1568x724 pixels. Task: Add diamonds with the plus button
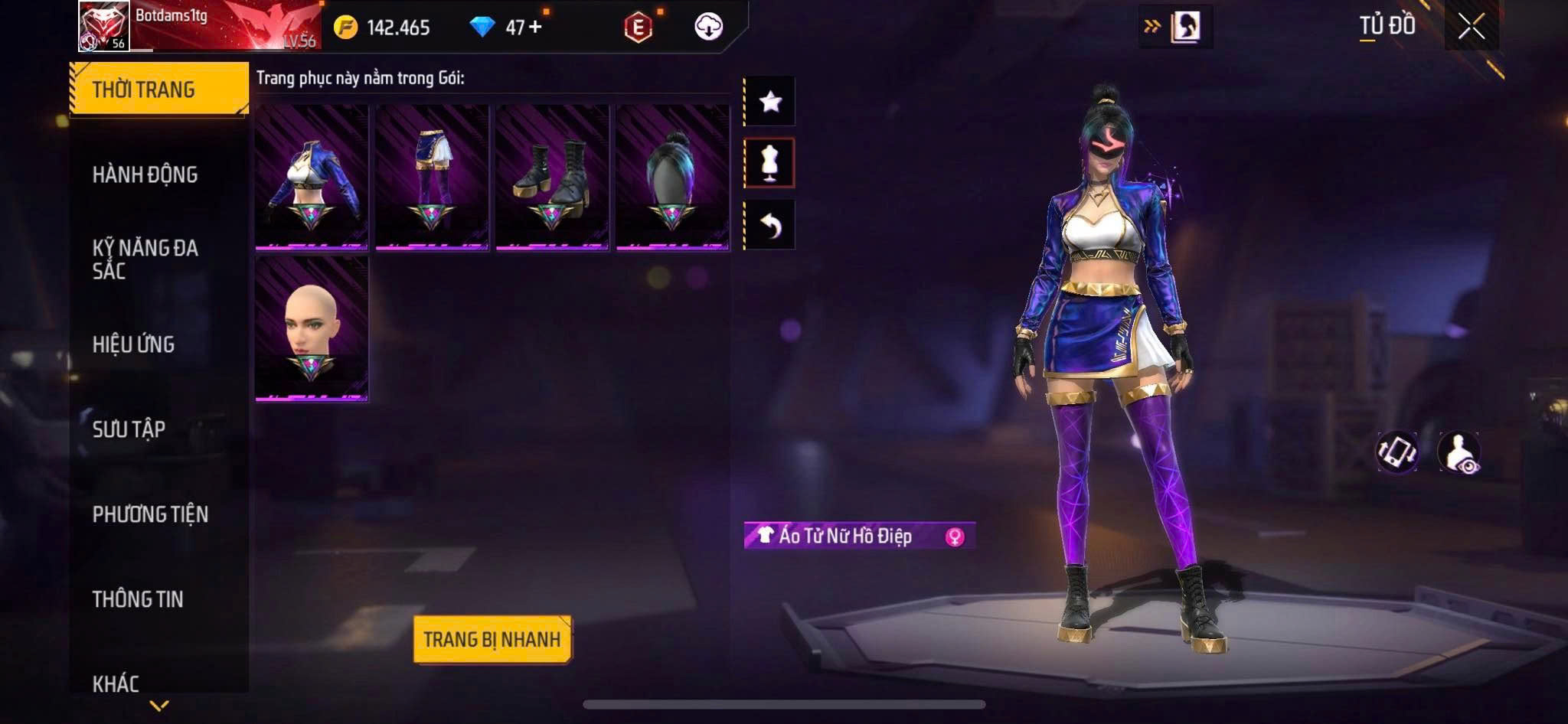tap(535, 27)
